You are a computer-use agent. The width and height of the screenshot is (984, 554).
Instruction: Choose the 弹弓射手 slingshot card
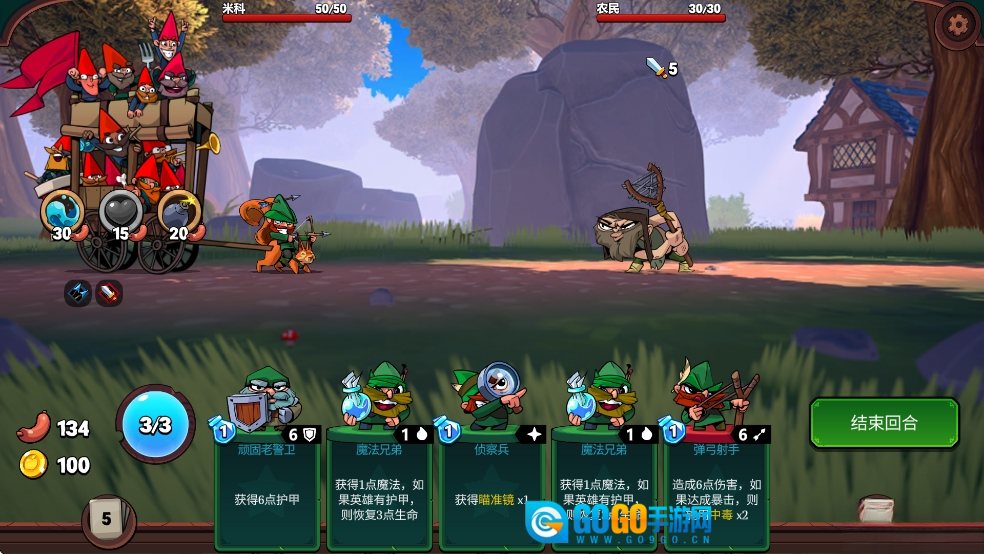coord(714,460)
